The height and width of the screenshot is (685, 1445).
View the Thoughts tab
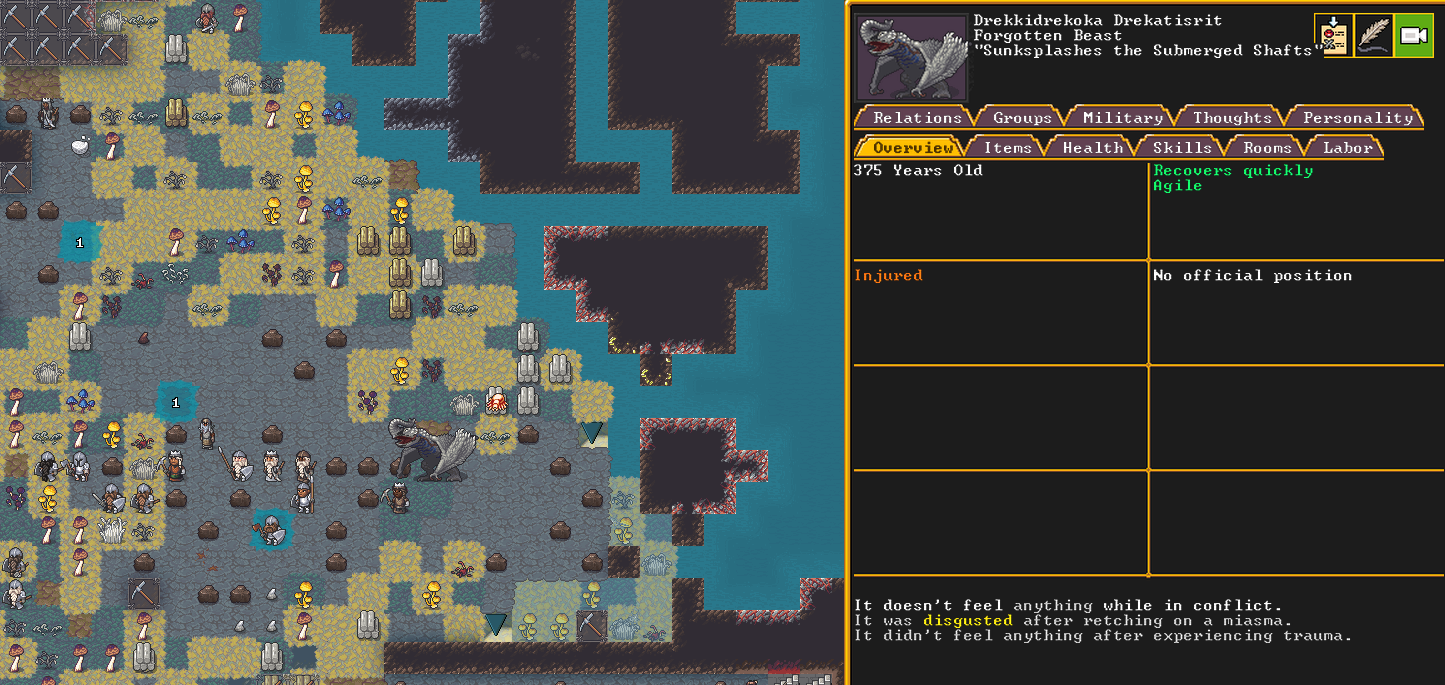coord(1232,117)
